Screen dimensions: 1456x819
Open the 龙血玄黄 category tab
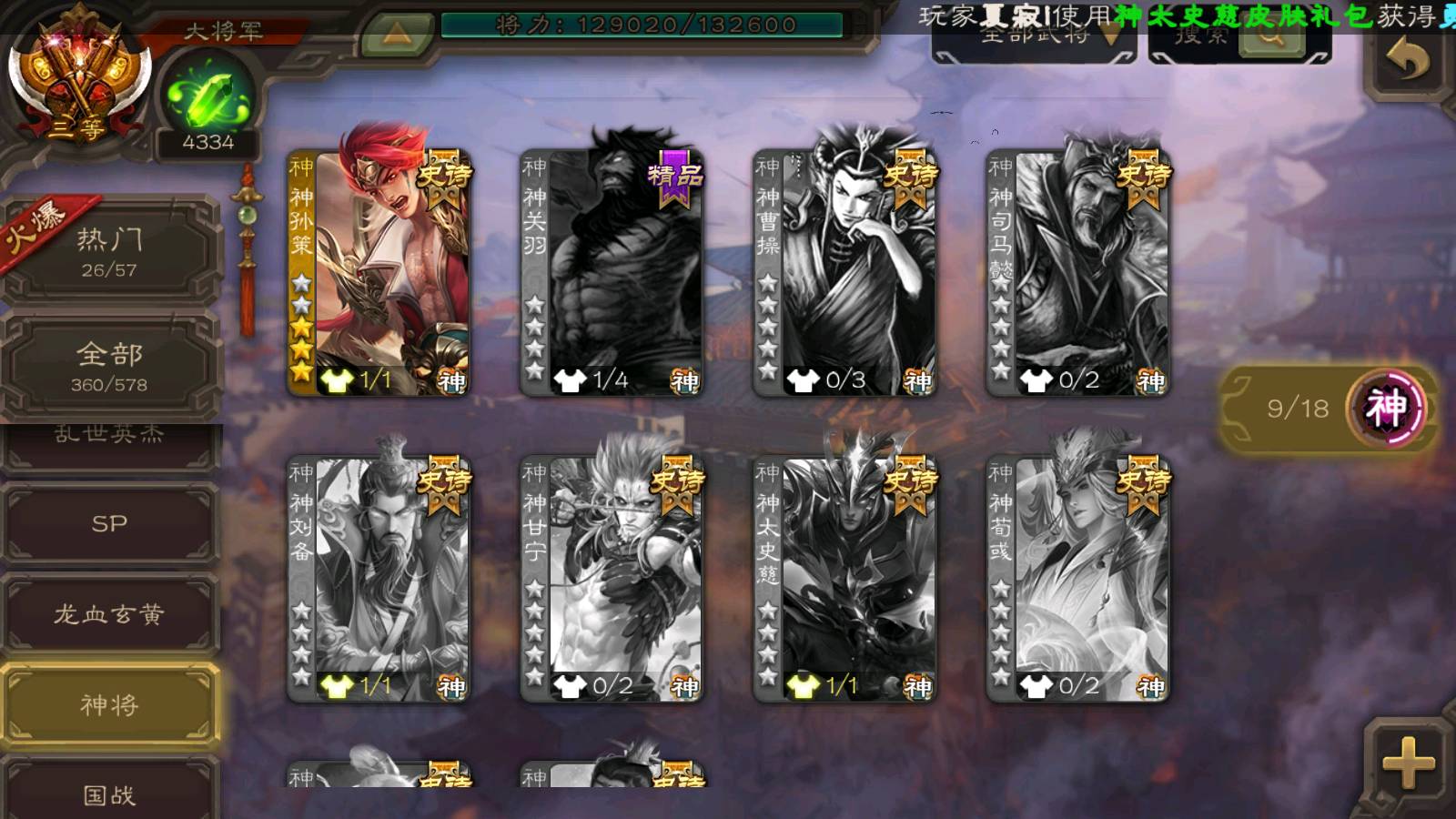coord(109,615)
